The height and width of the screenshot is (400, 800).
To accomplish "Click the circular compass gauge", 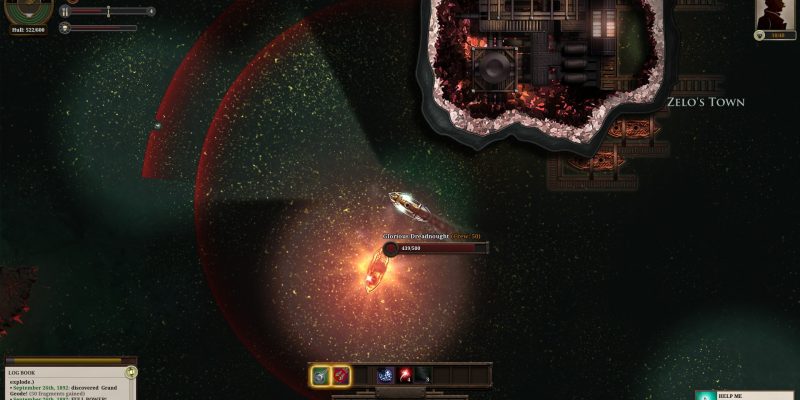I will click(28, 8).
